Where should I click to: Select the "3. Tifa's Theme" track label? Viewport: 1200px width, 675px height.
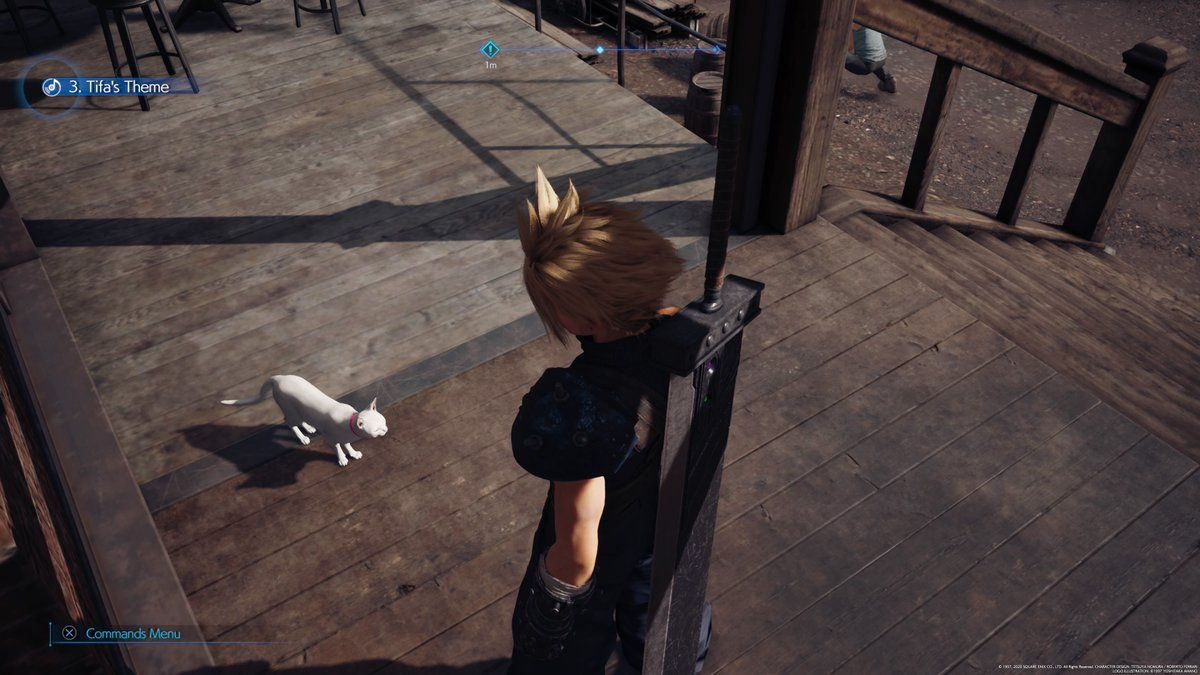pyautogui.click(x=120, y=87)
